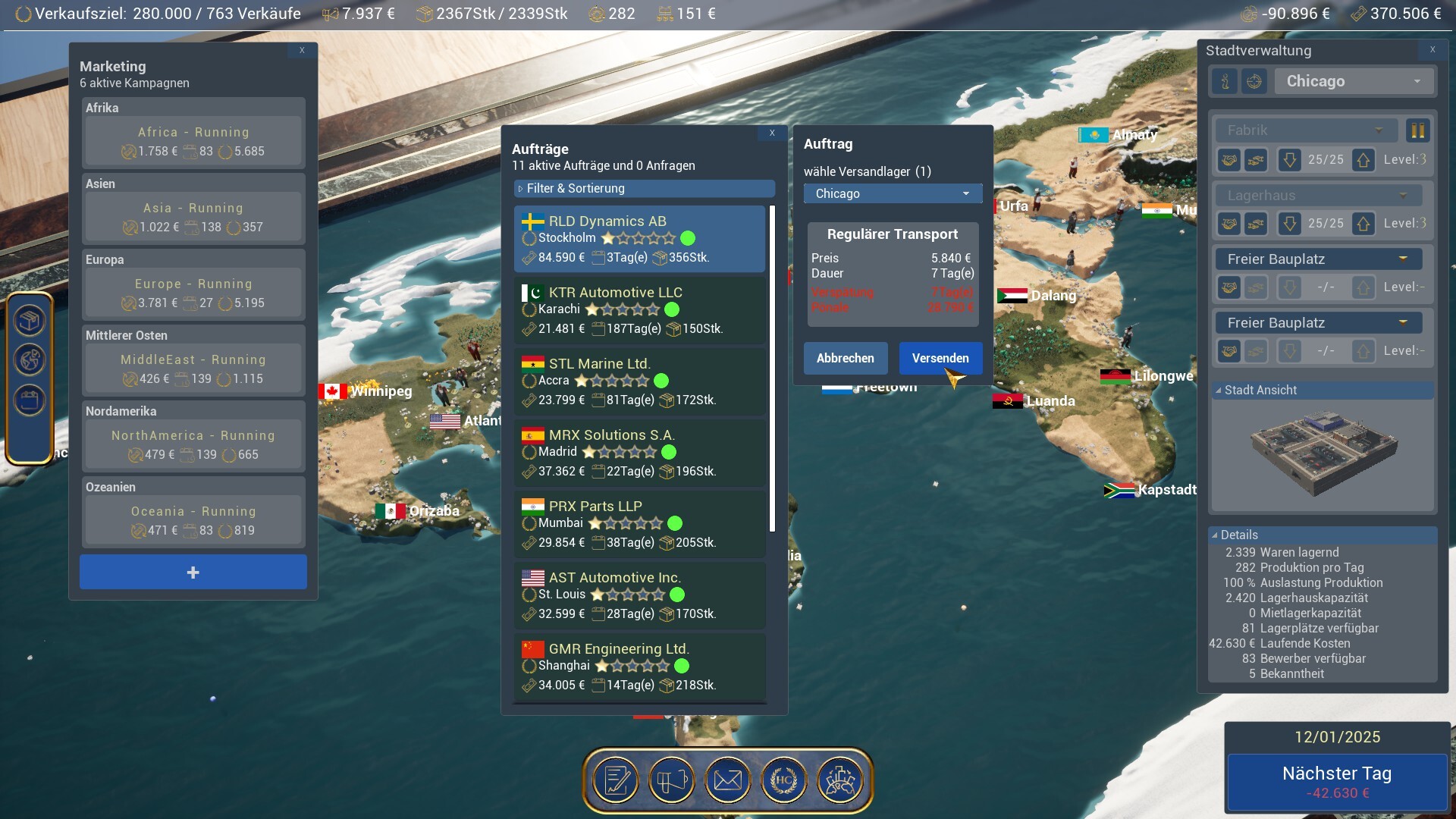
Task: Open the mail envelope icon at bottom toolbar
Action: (728, 780)
